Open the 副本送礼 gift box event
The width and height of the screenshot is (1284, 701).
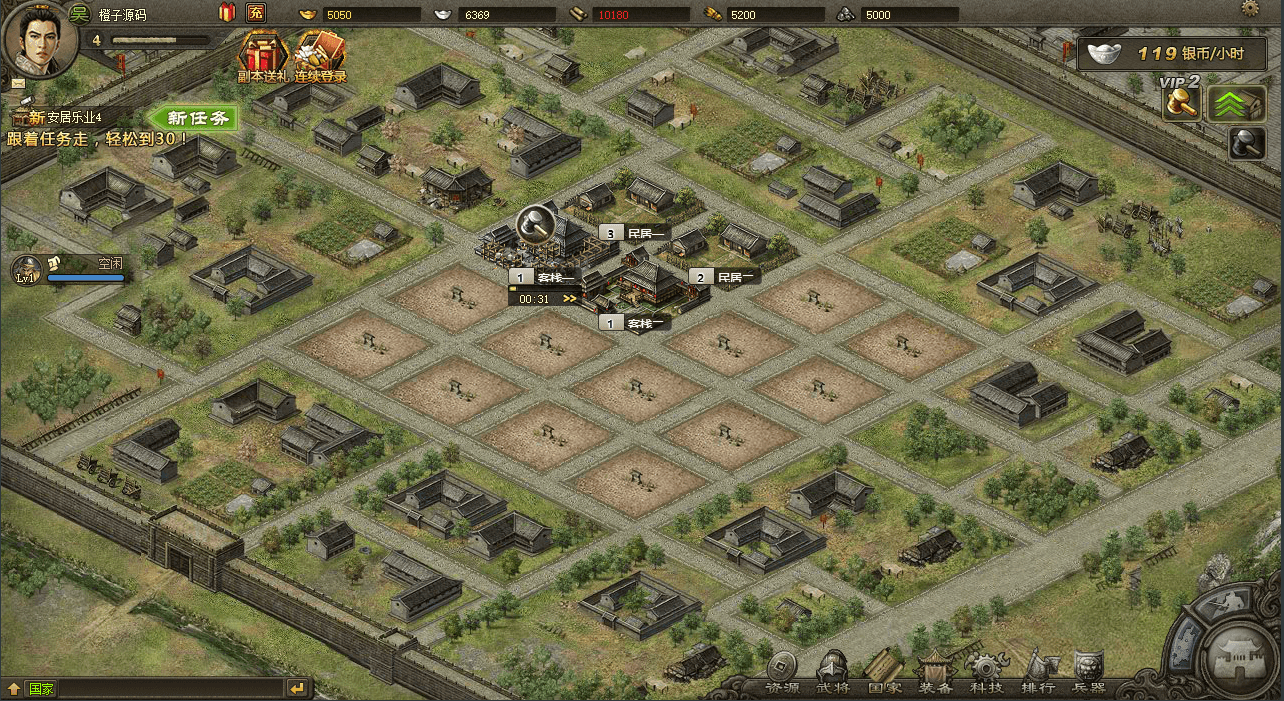[261, 56]
